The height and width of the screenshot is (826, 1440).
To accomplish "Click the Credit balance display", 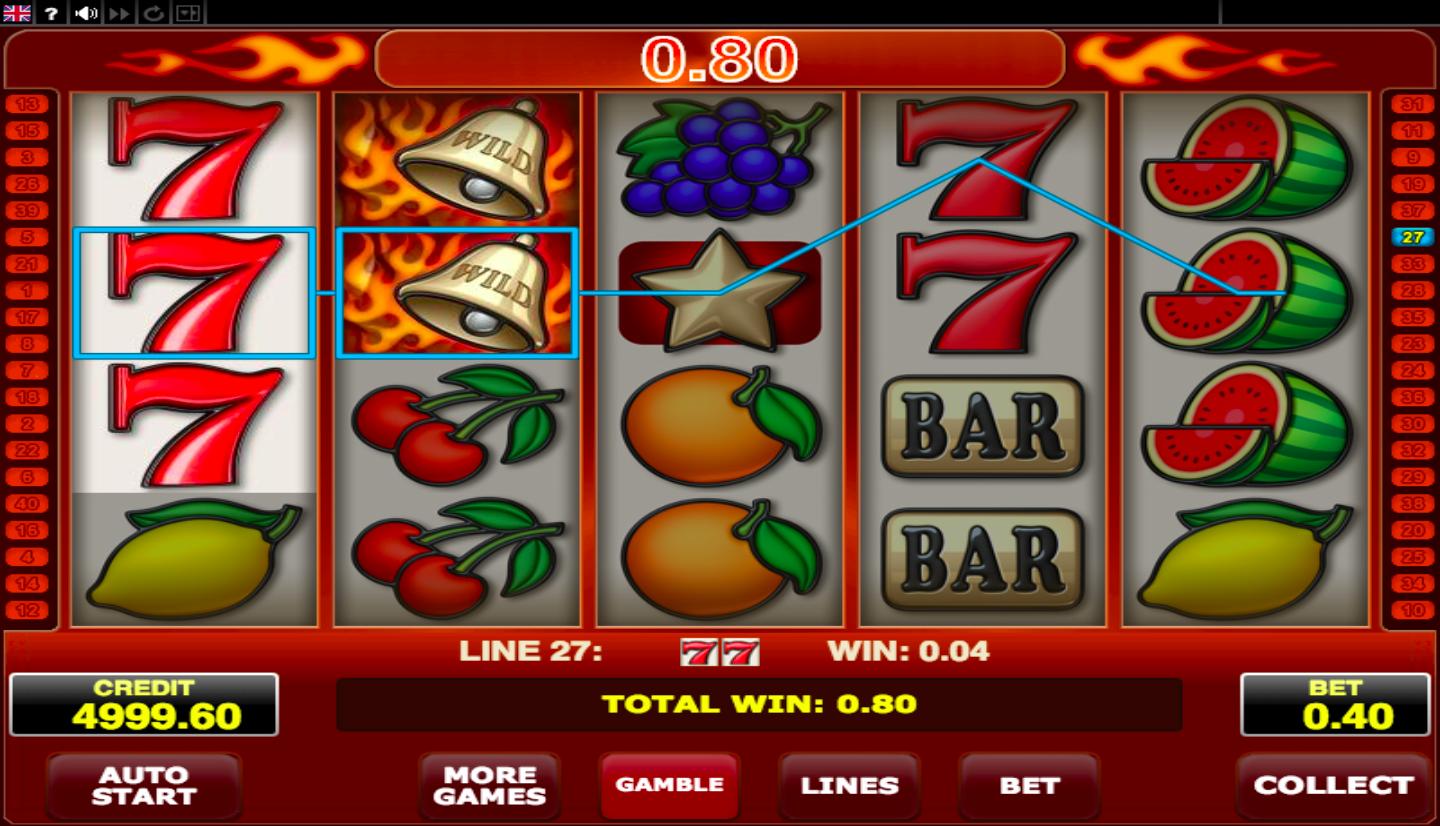I will point(143,704).
